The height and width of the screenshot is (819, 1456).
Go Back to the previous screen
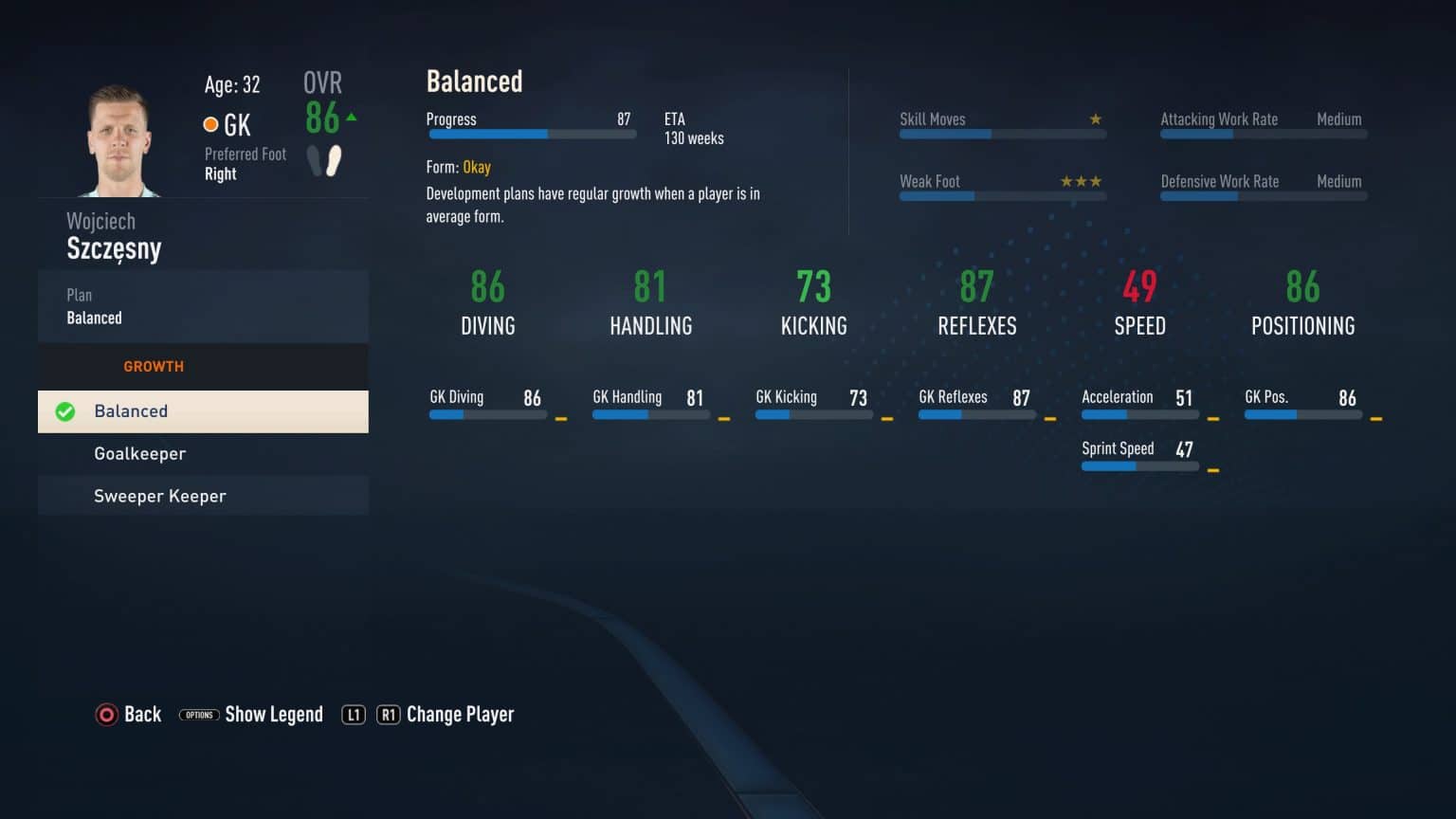[x=129, y=715]
